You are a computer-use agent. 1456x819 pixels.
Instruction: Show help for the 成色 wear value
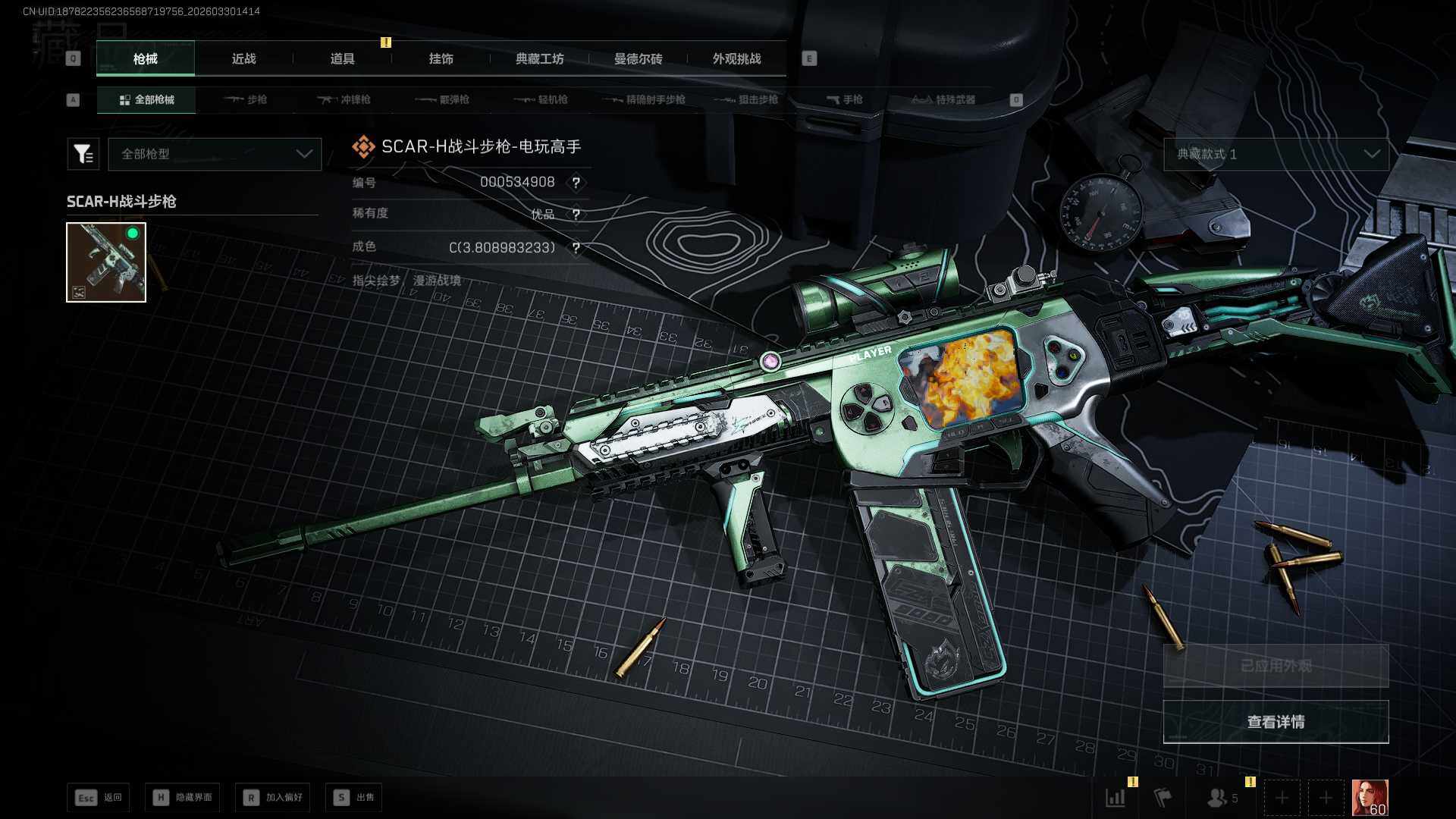click(576, 248)
